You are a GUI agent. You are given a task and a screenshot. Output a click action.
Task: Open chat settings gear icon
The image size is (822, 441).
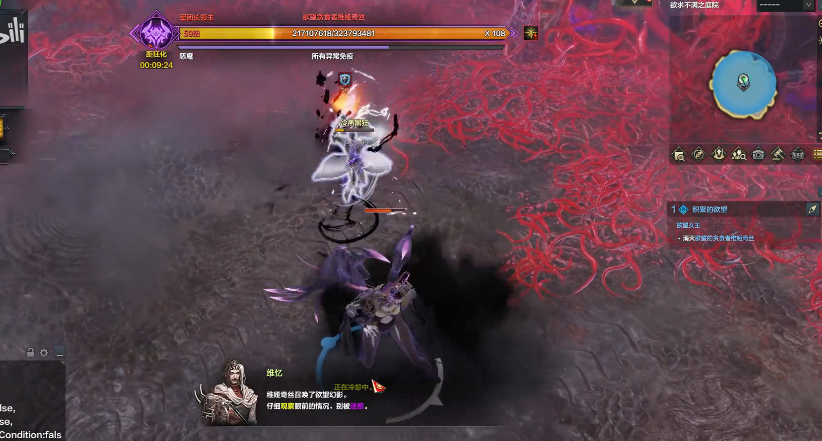click(x=44, y=353)
